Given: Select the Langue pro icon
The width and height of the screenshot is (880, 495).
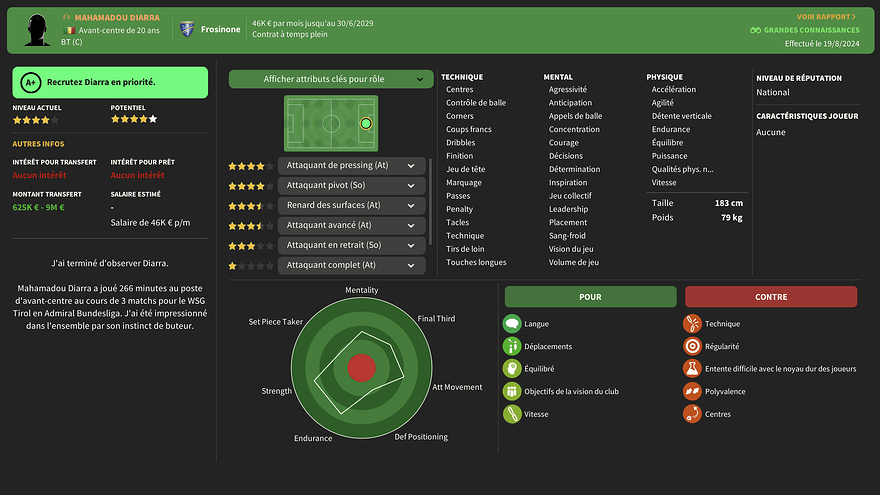Looking at the screenshot, I should (512, 324).
